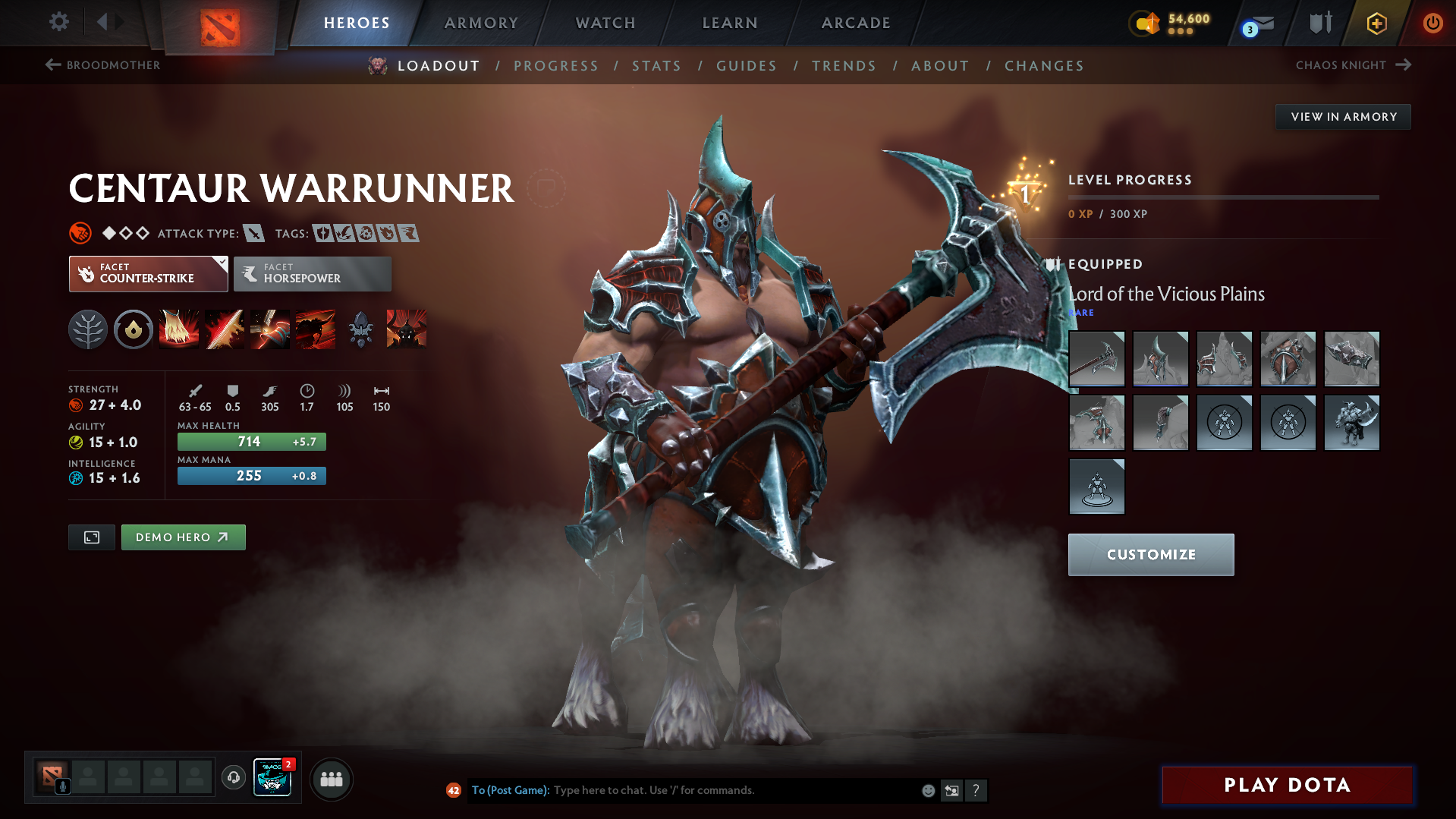Open the Armory menu

(x=481, y=23)
